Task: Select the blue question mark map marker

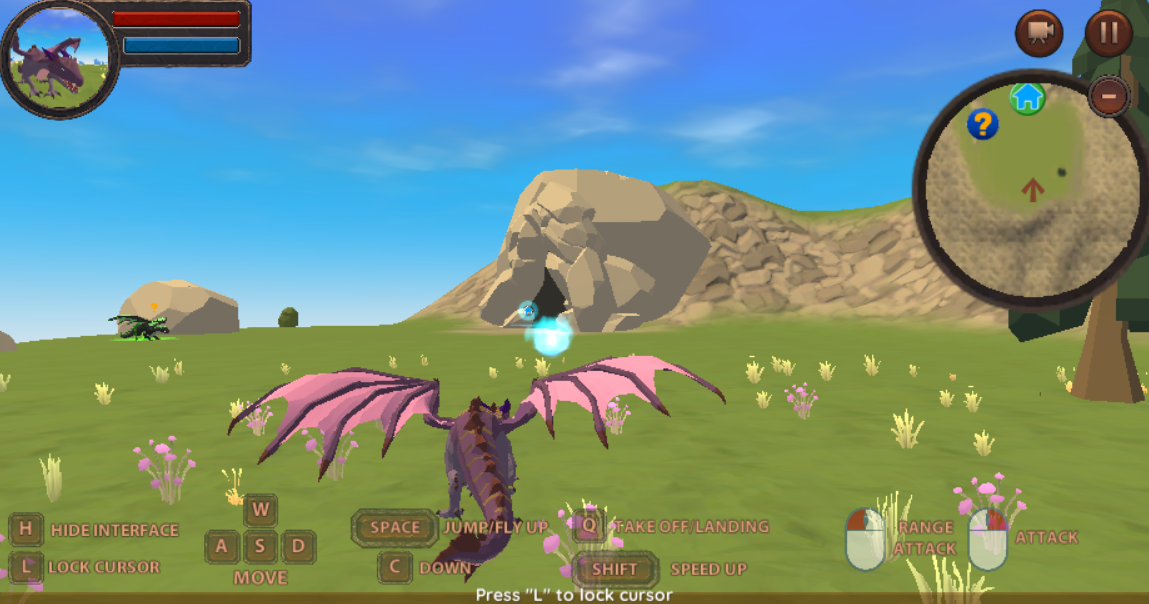Action: click(x=983, y=124)
